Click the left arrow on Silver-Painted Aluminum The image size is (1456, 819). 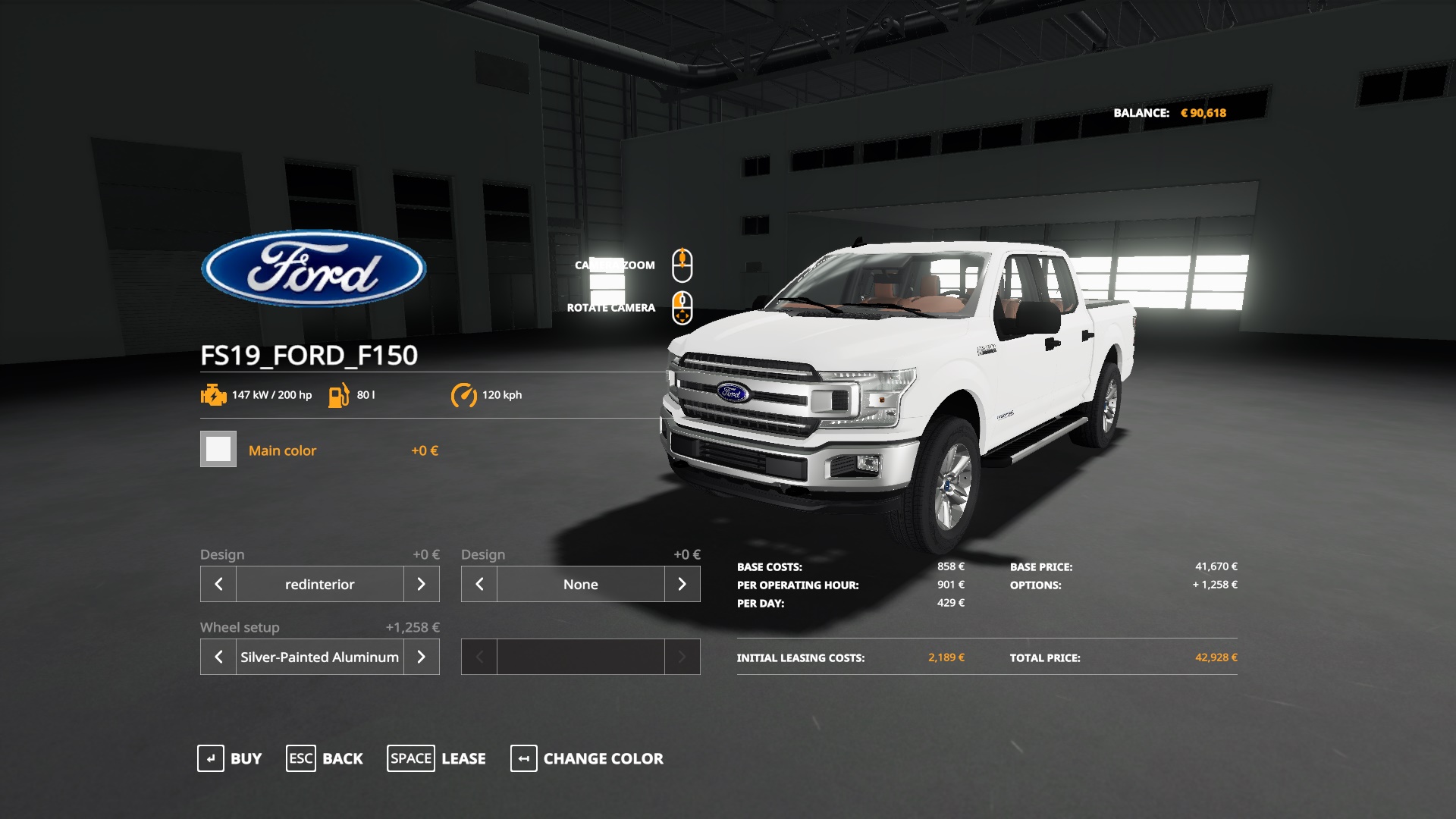[x=218, y=657]
